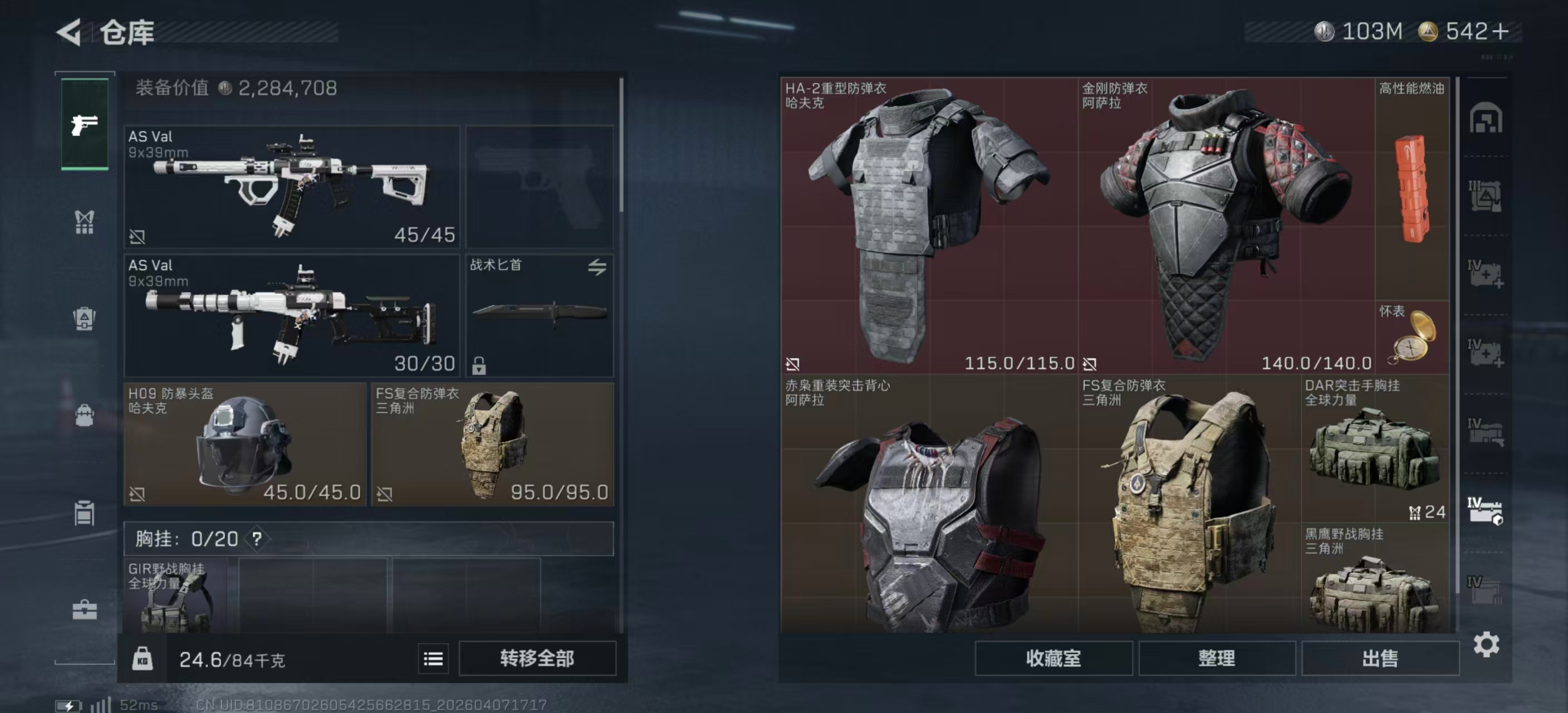
Task: Open the gear settings icon
Action: (1486, 644)
